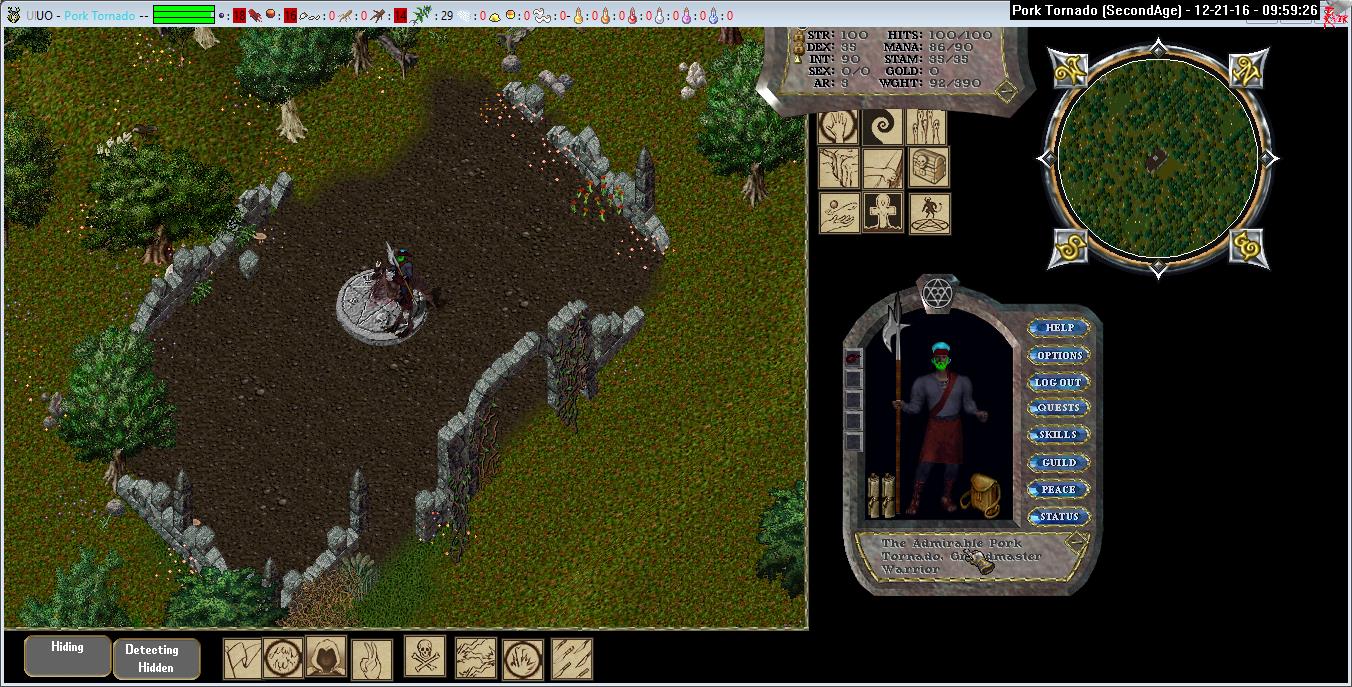The height and width of the screenshot is (687, 1352).
Task: Cast the skull treasure chest spell icon
Action: 928,168
